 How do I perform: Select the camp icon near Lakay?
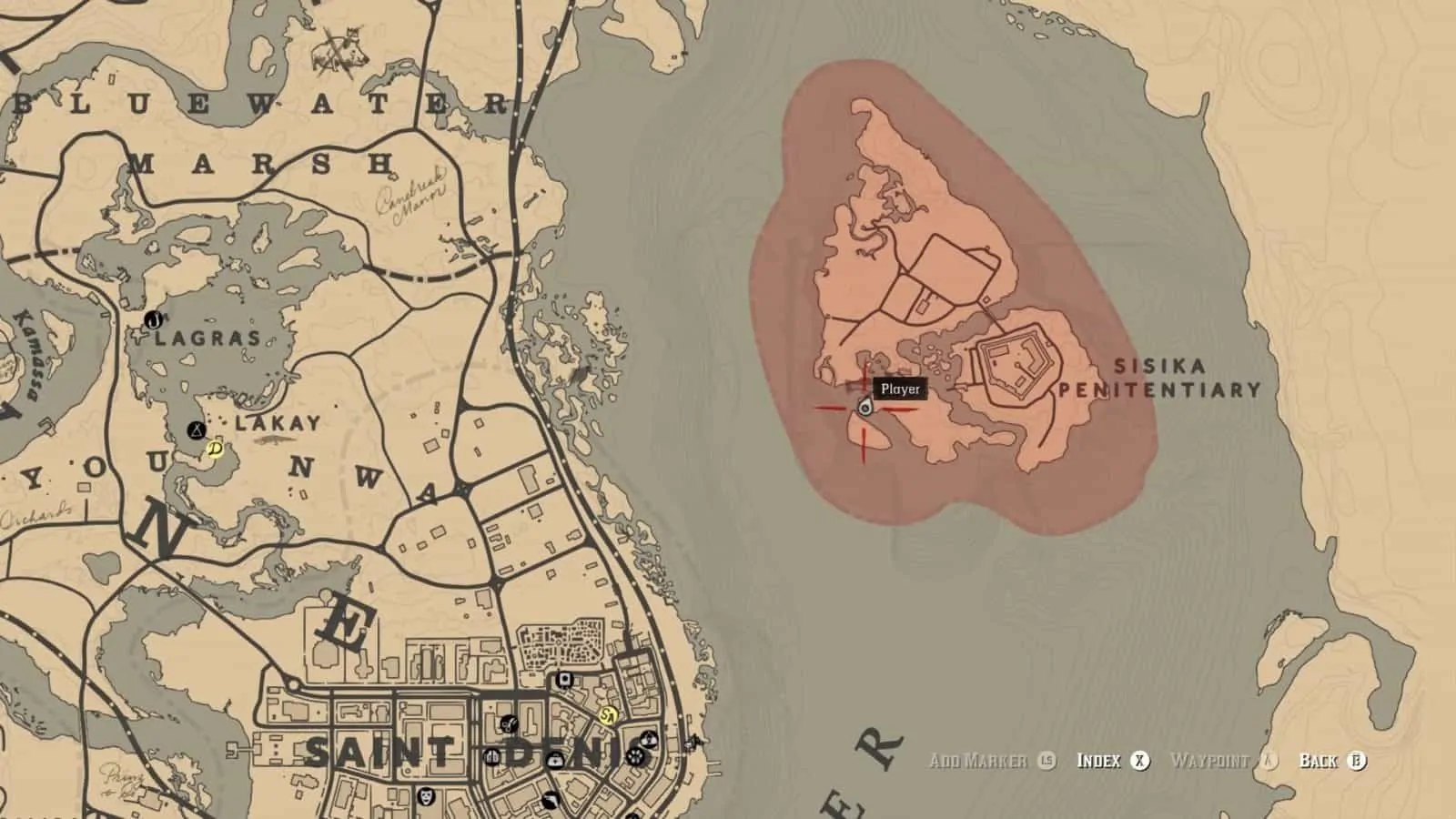pos(196,429)
